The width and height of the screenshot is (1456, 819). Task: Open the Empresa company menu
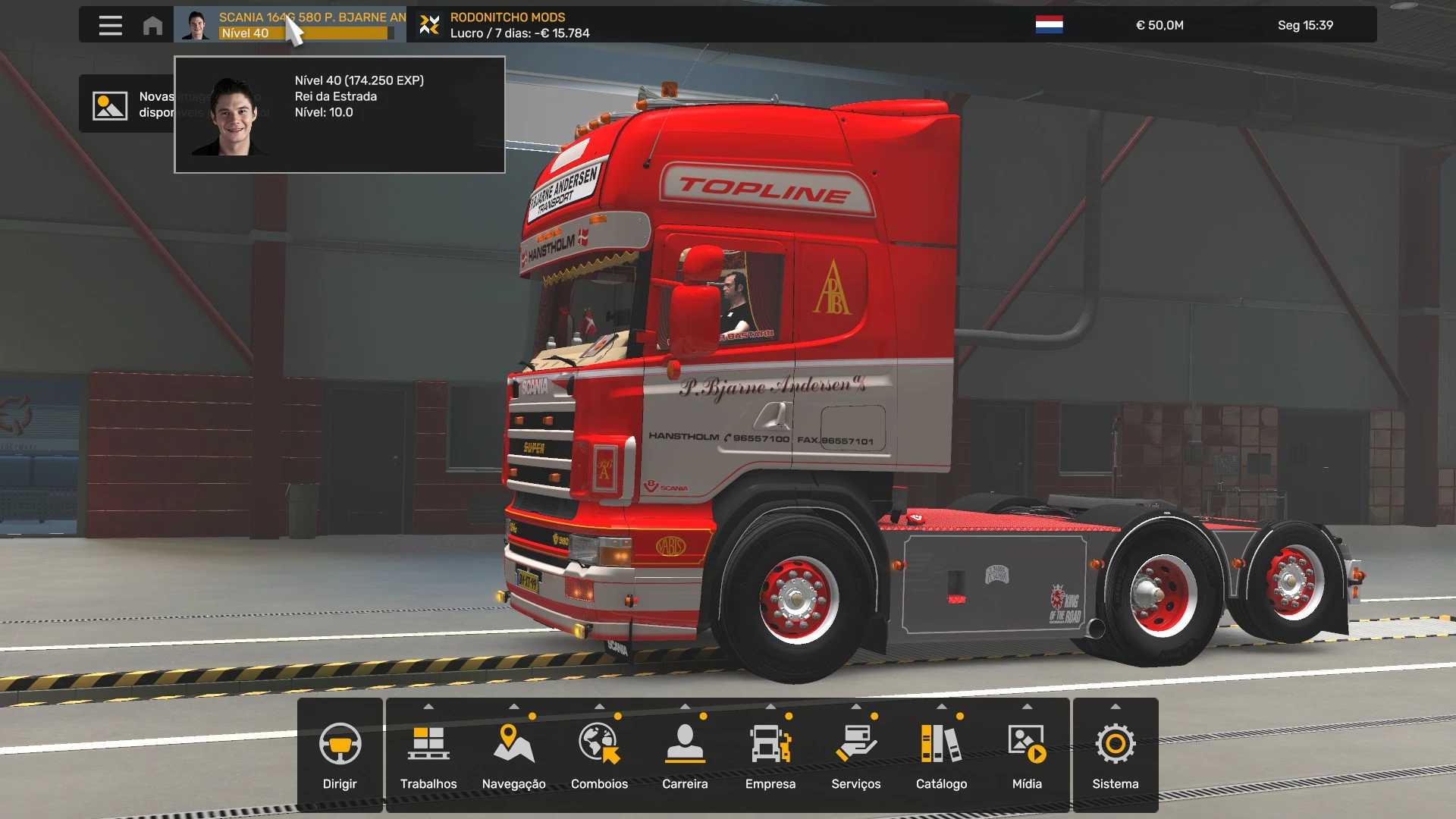[770, 755]
